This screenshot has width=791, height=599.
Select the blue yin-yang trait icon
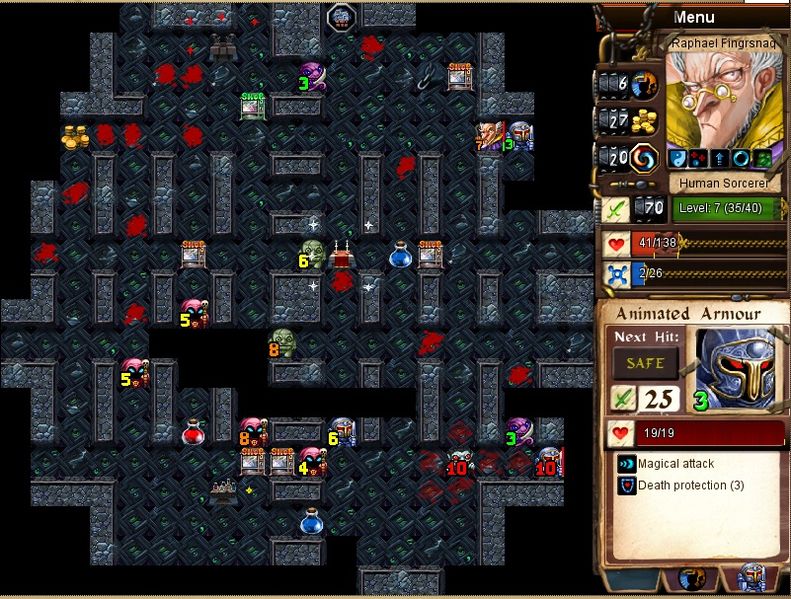tap(676, 158)
